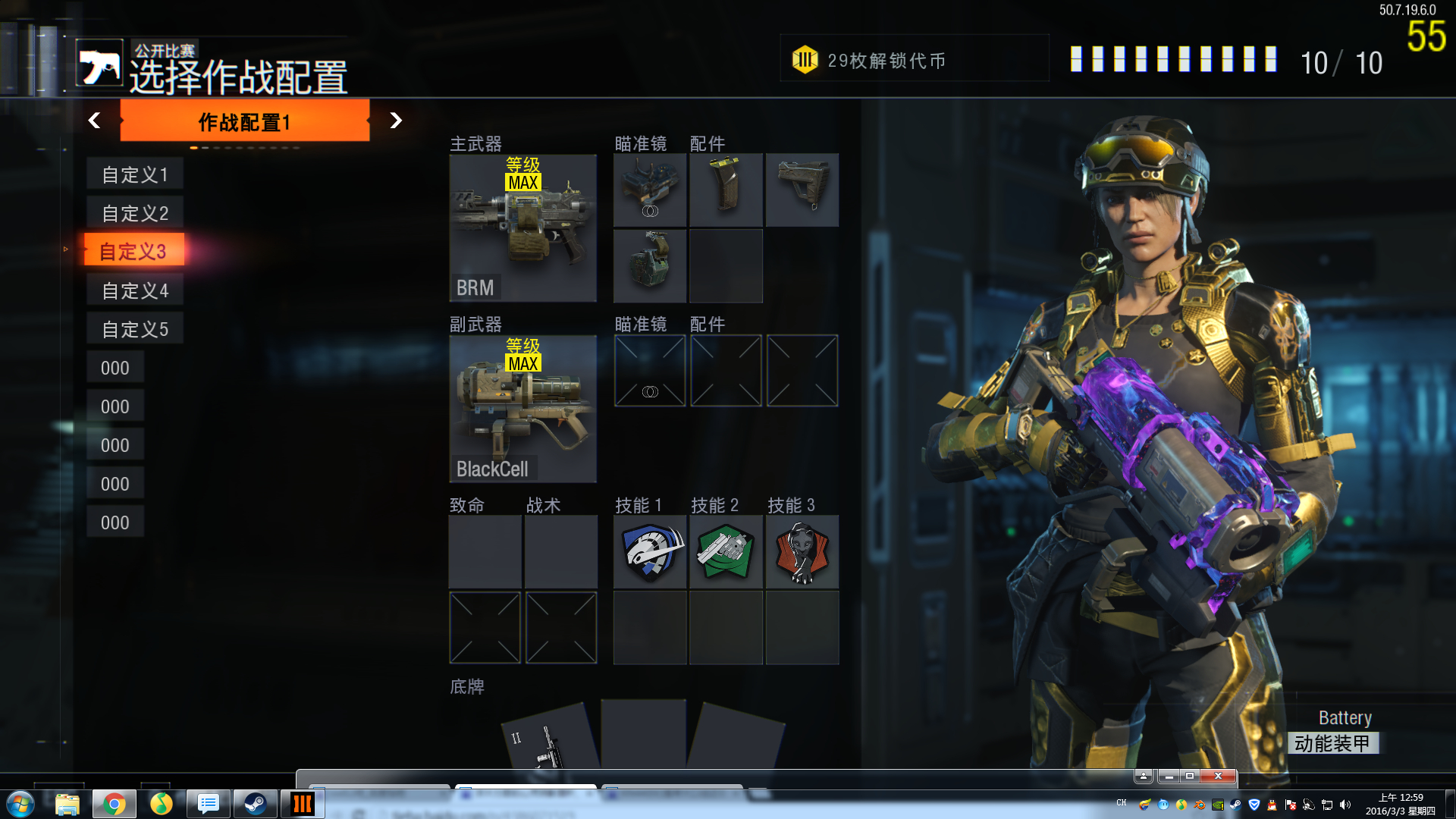
Task: Open the green pistol perk 2 slot
Action: [726, 553]
